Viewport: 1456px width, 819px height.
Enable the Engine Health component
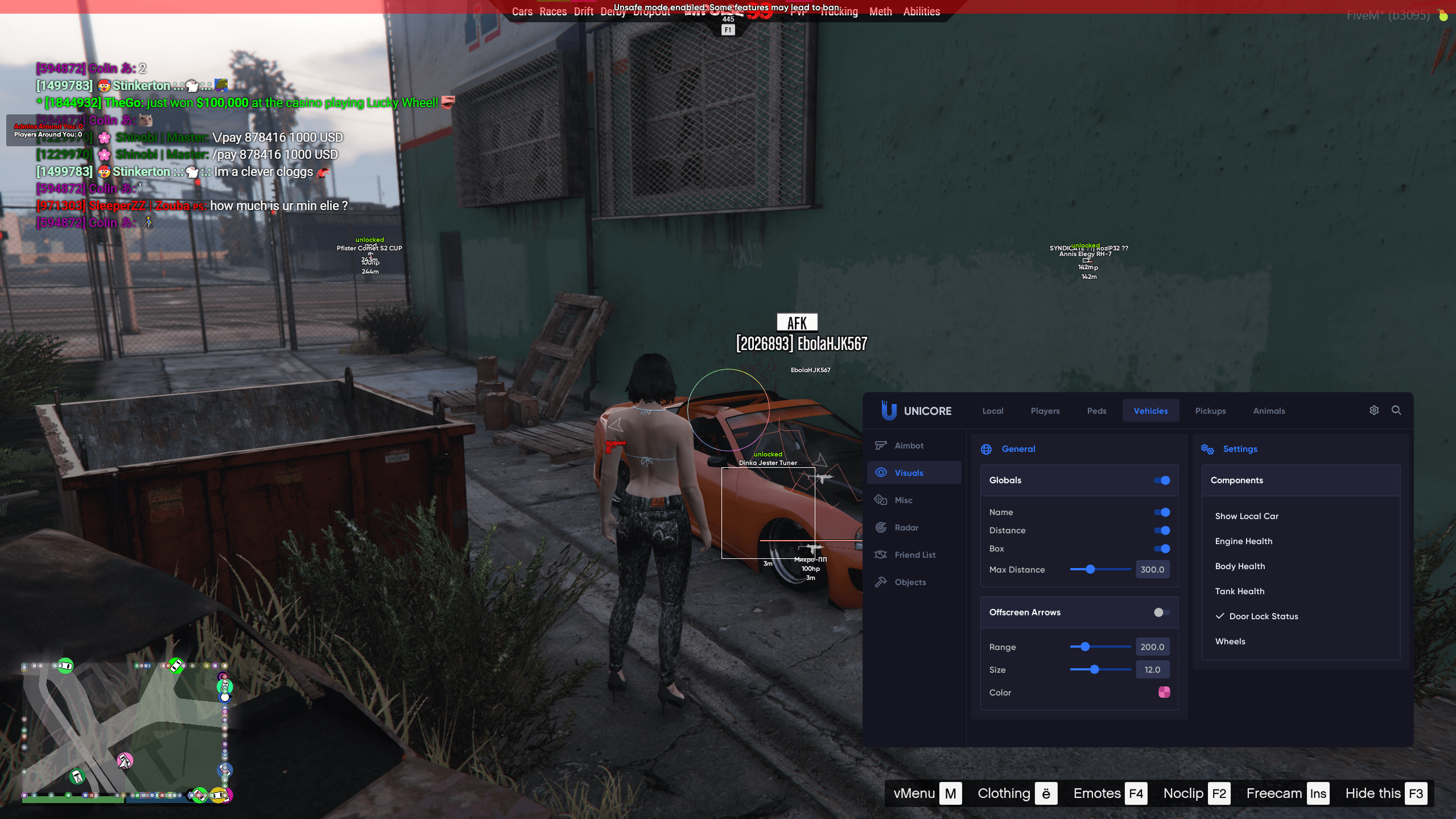click(x=1243, y=541)
